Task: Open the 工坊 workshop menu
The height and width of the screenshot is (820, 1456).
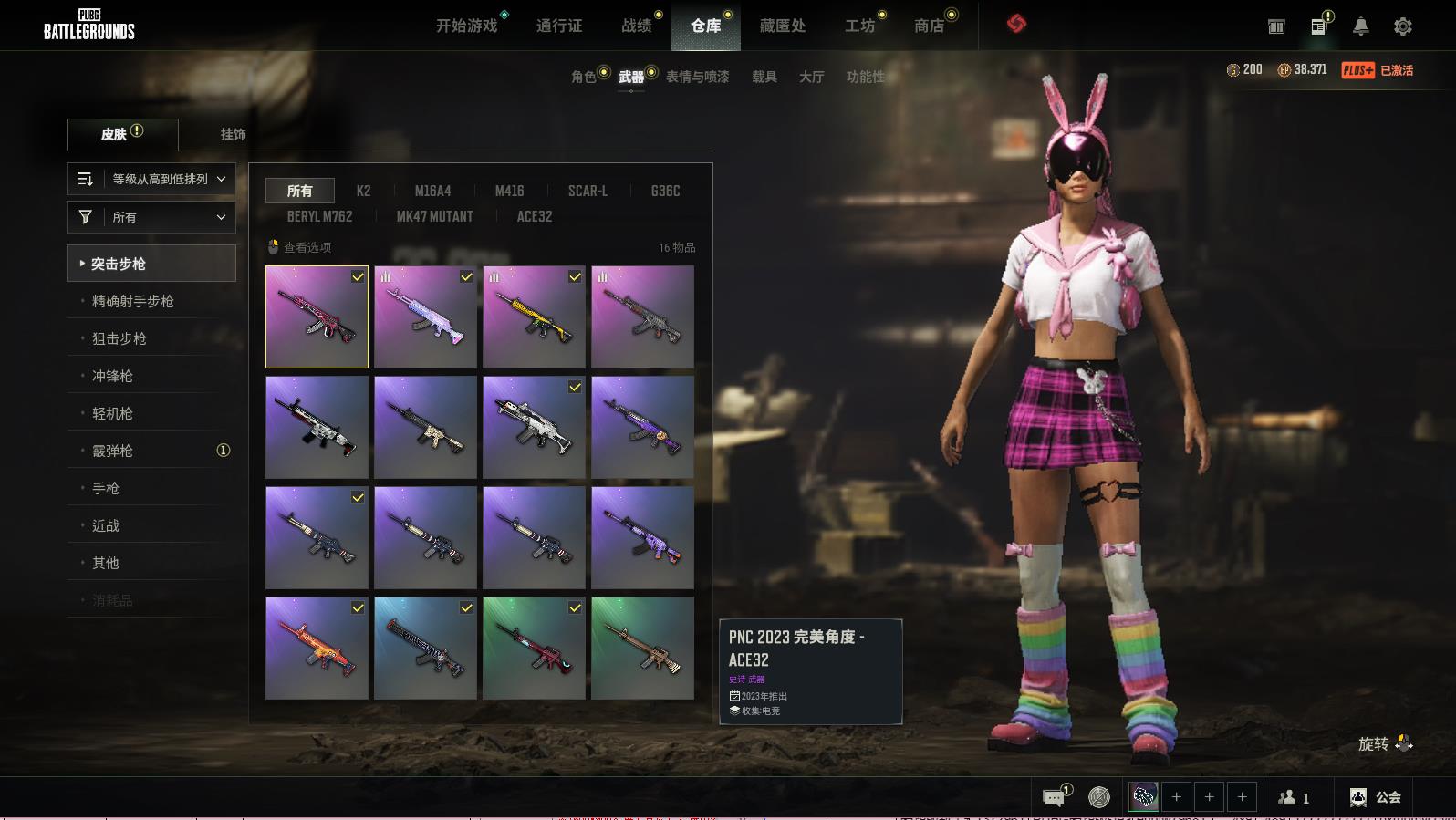Action: click(x=859, y=26)
